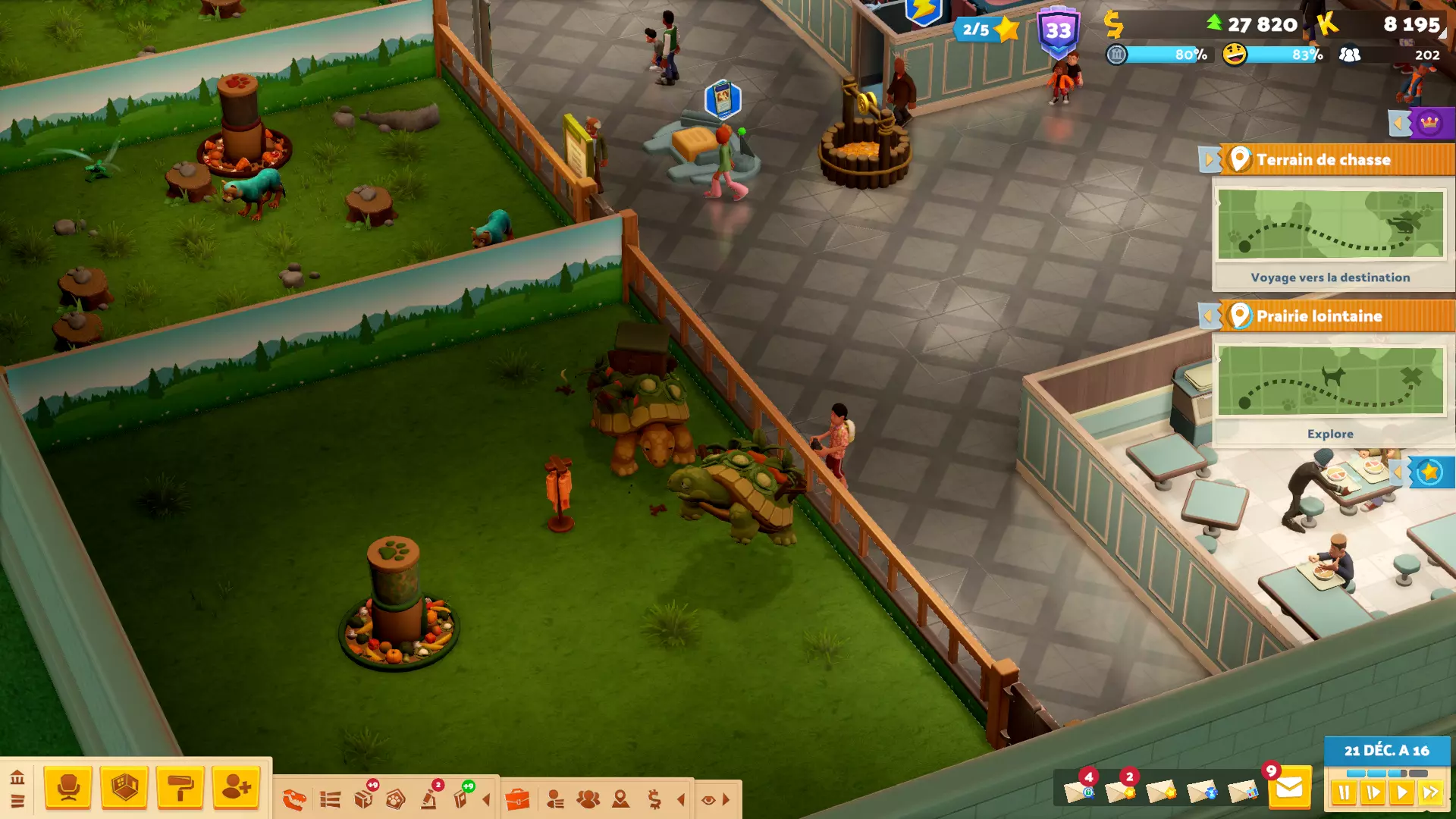Pause the game time
Viewport: 1456px width, 819px height.
(1345, 793)
